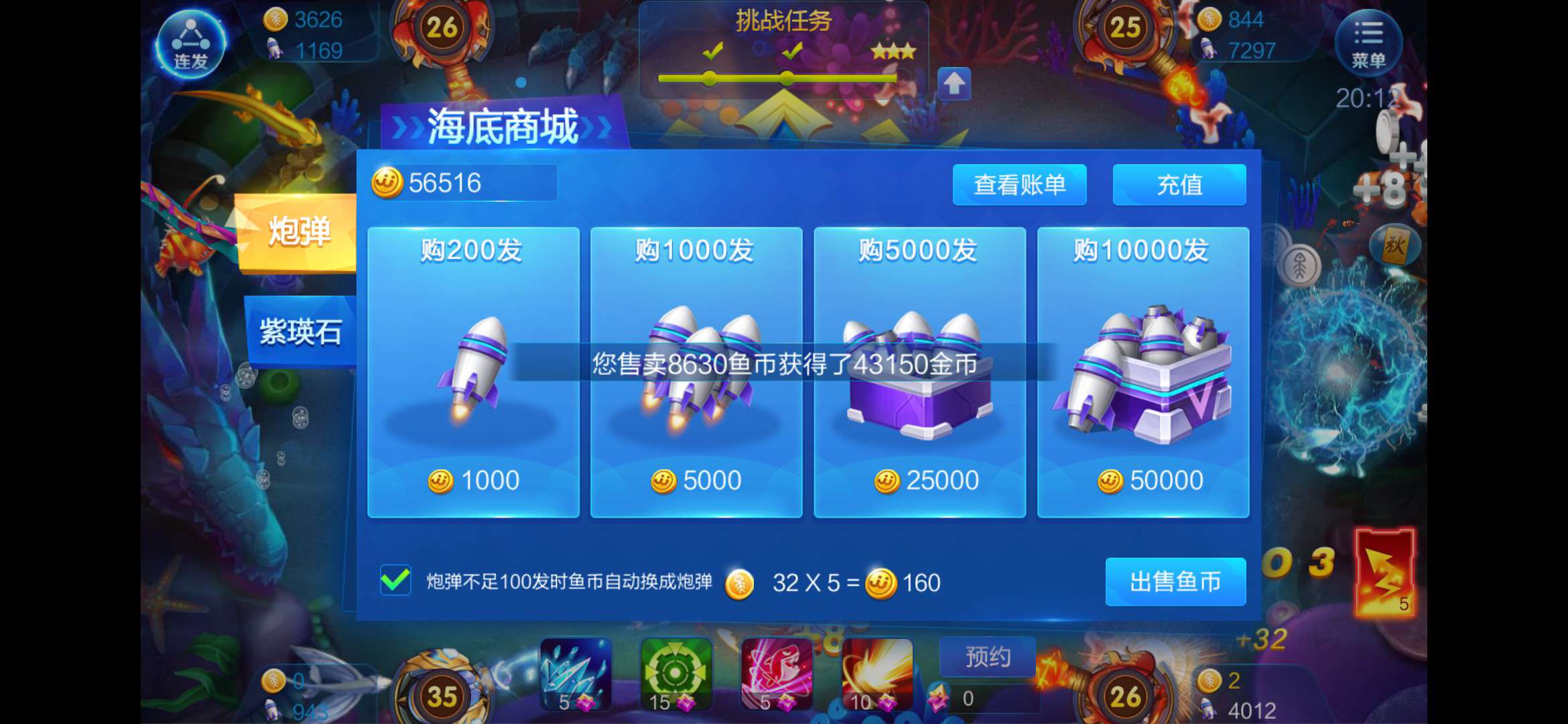Image resolution: width=1568 pixels, height=724 pixels.
Task: Click the gold coin icon beside 56516 balance
Action: pyautogui.click(x=387, y=183)
